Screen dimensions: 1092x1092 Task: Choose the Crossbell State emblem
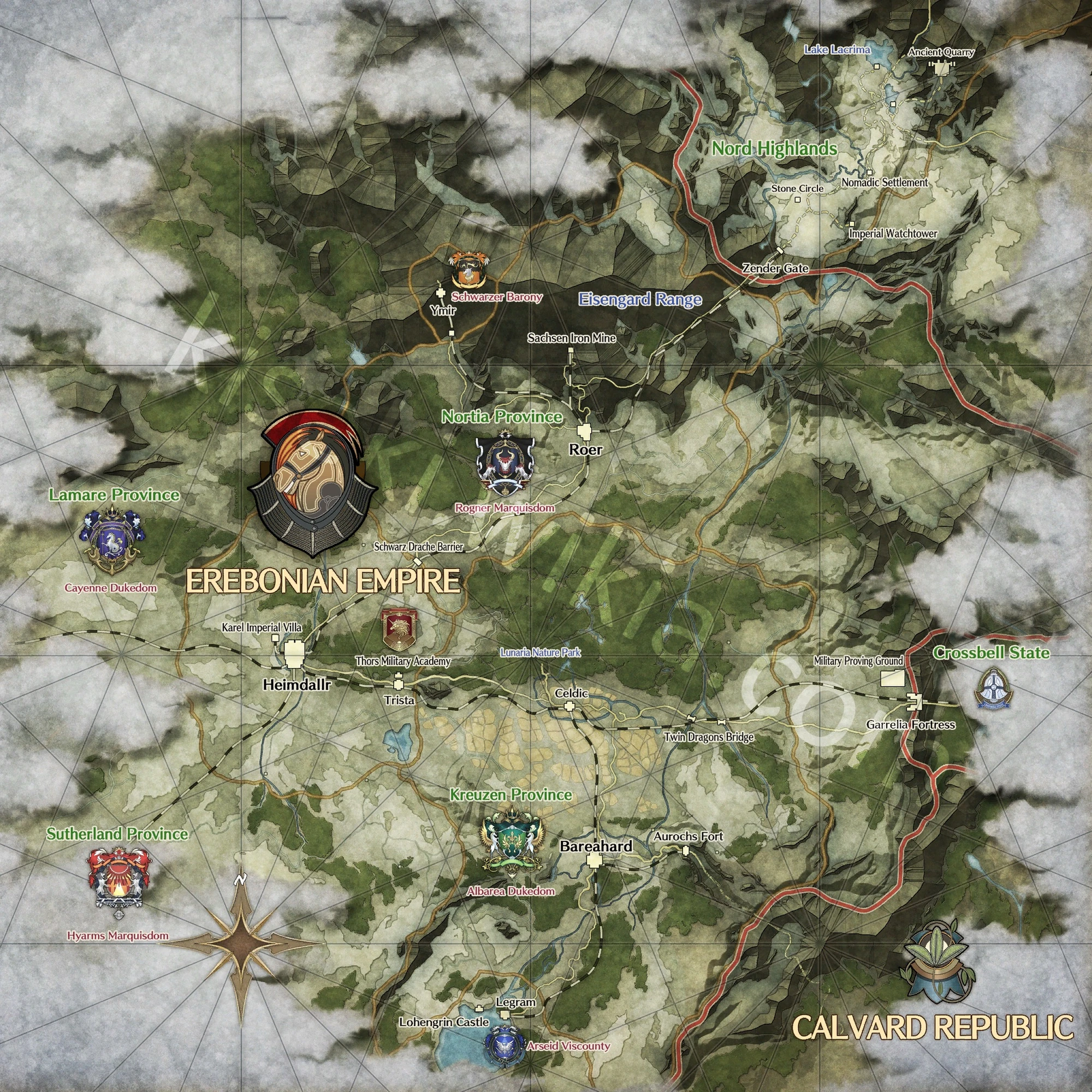[x=994, y=688]
